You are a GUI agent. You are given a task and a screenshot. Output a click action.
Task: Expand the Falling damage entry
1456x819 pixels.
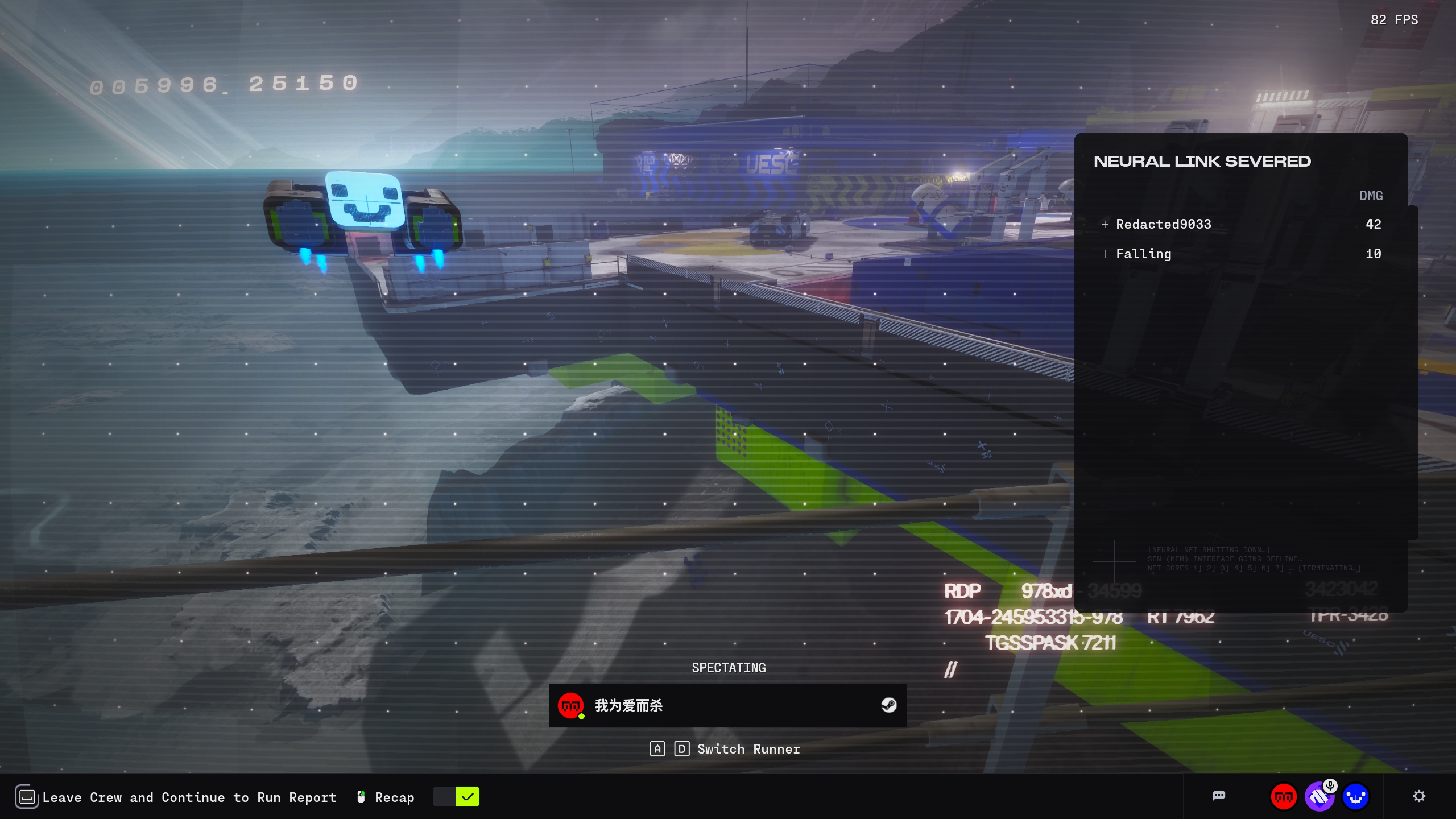1105,254
